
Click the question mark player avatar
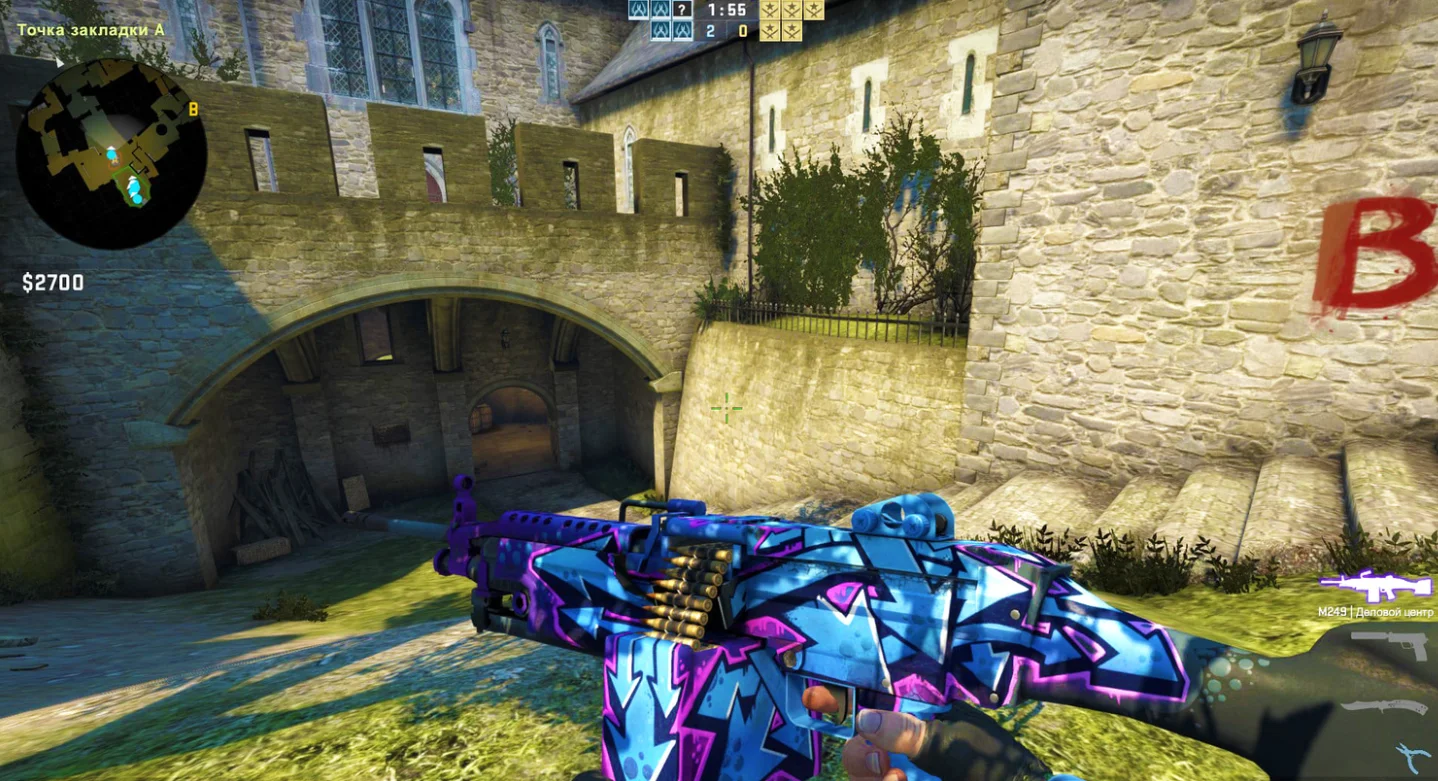[682, 10]
